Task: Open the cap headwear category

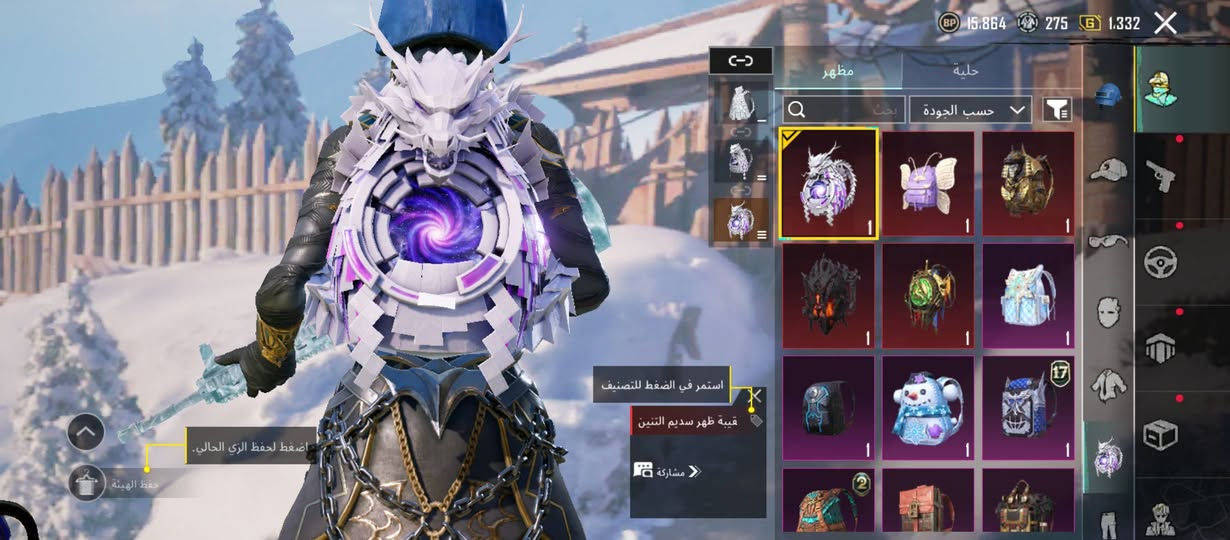Action: [x=1108, y=167]
